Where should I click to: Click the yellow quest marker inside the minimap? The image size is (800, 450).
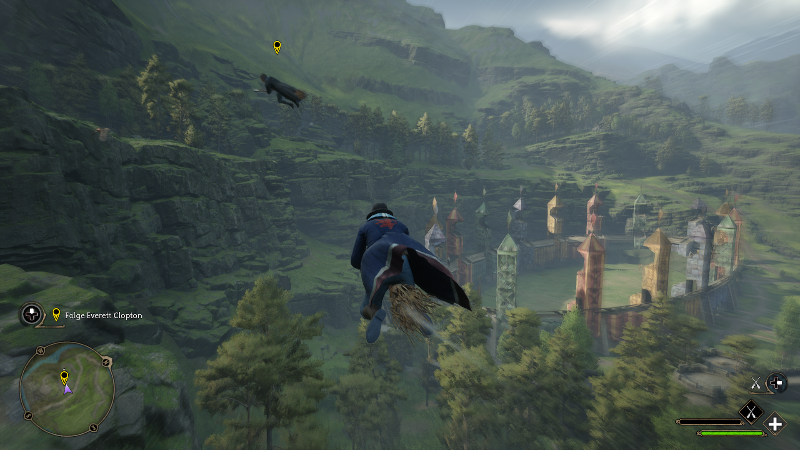(64, 376)
